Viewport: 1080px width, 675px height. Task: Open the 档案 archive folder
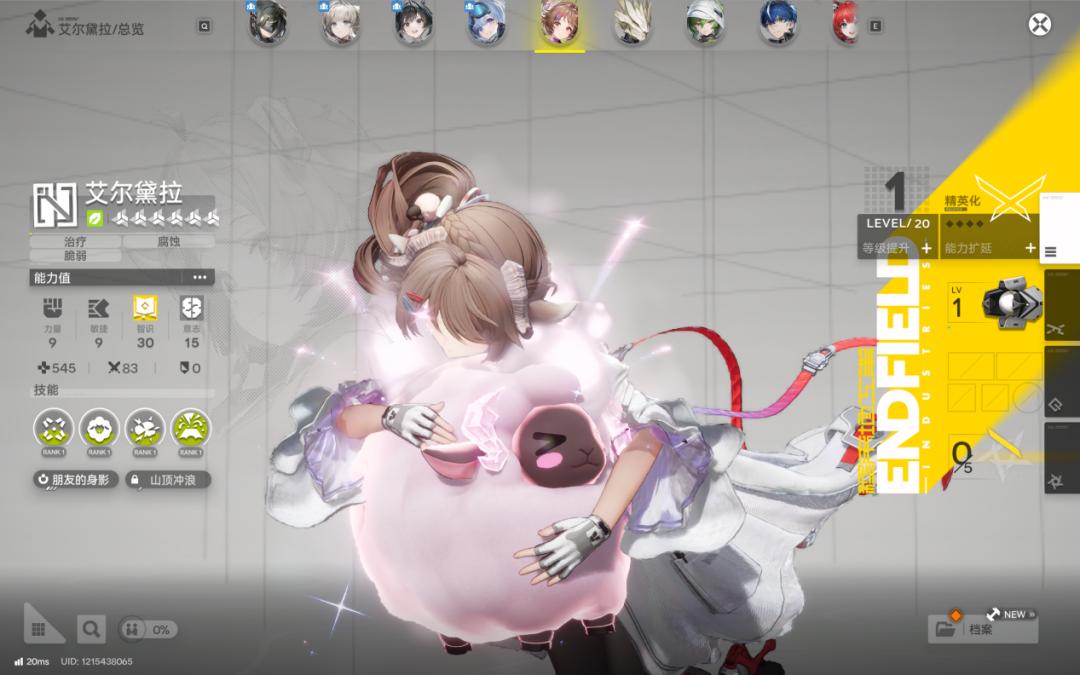coord(982,629)
